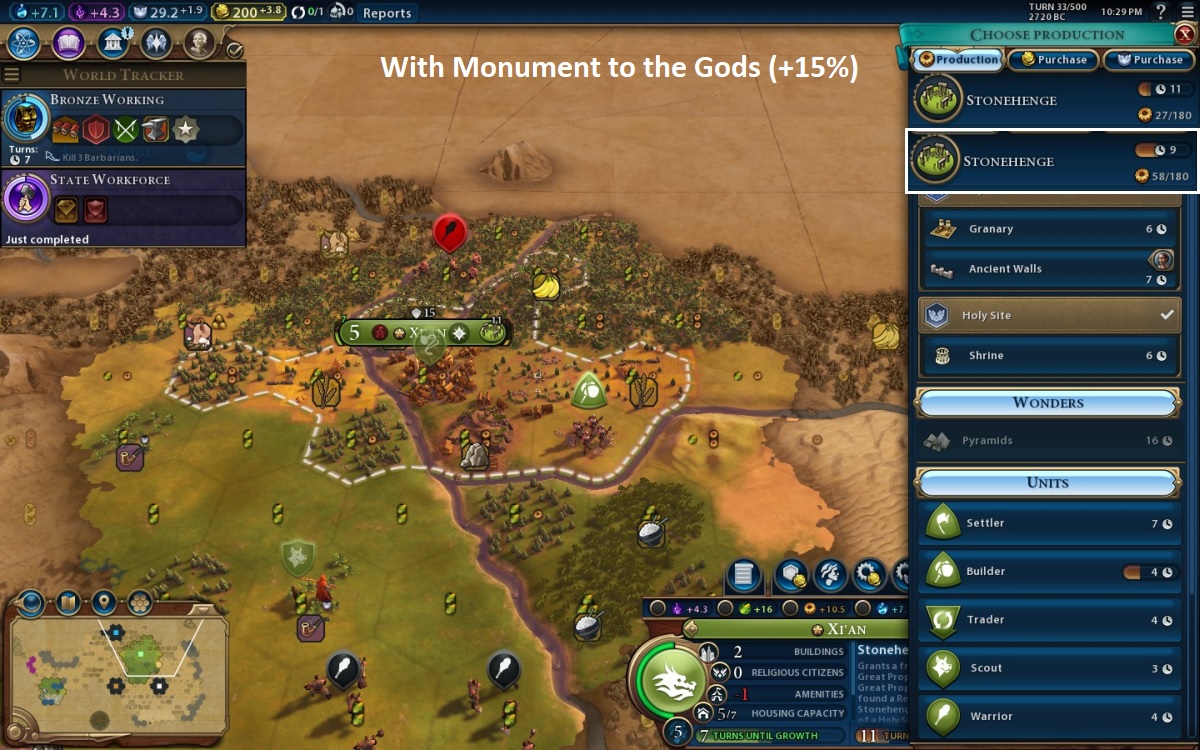The height and width of the screenshot is (750, 1200).
Task: Collapse the Units section header
Action: click(1048, 483)
